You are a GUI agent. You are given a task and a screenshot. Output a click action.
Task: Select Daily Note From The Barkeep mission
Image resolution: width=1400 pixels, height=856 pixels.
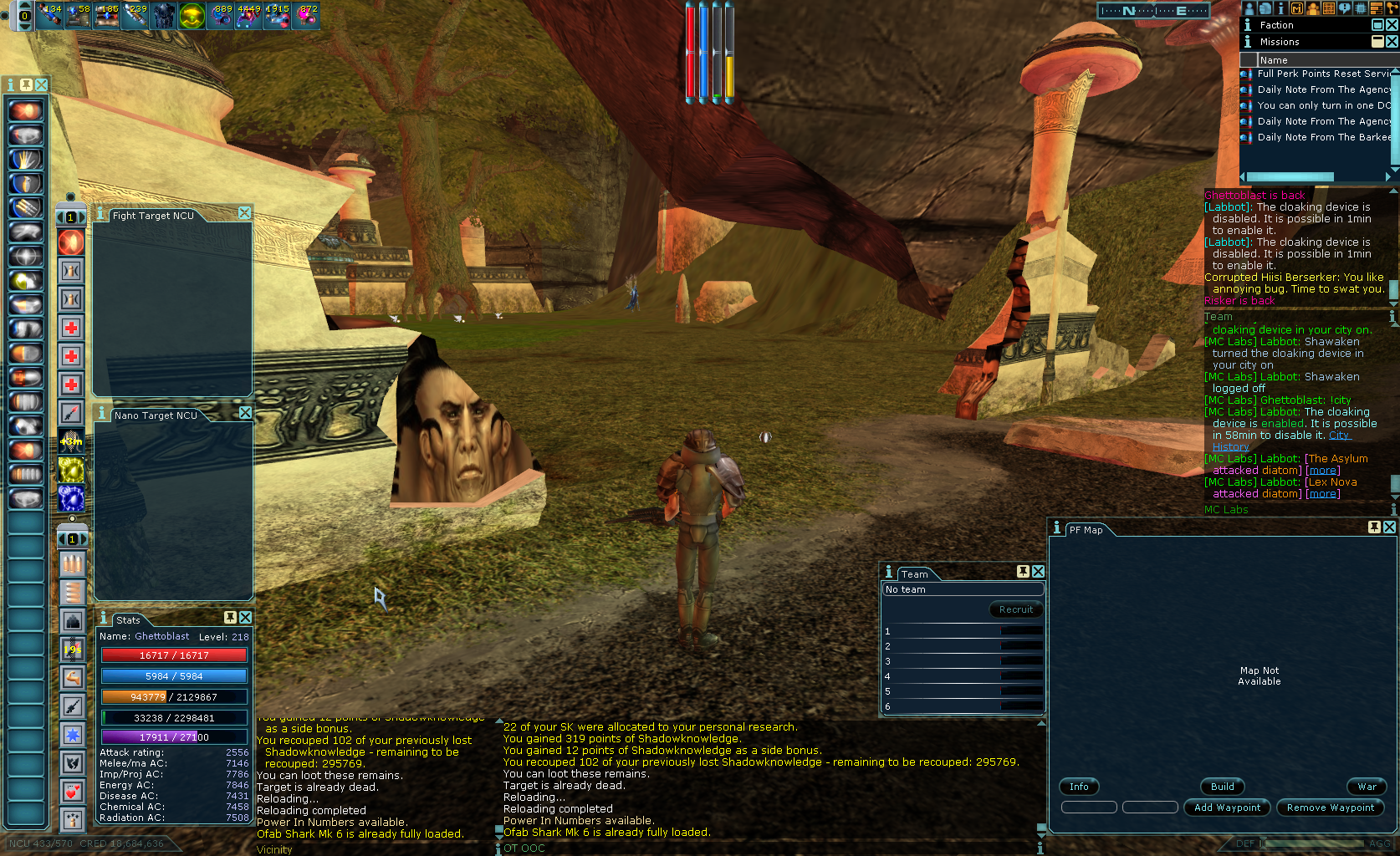pyautogui.click(x=1323, y=137)
